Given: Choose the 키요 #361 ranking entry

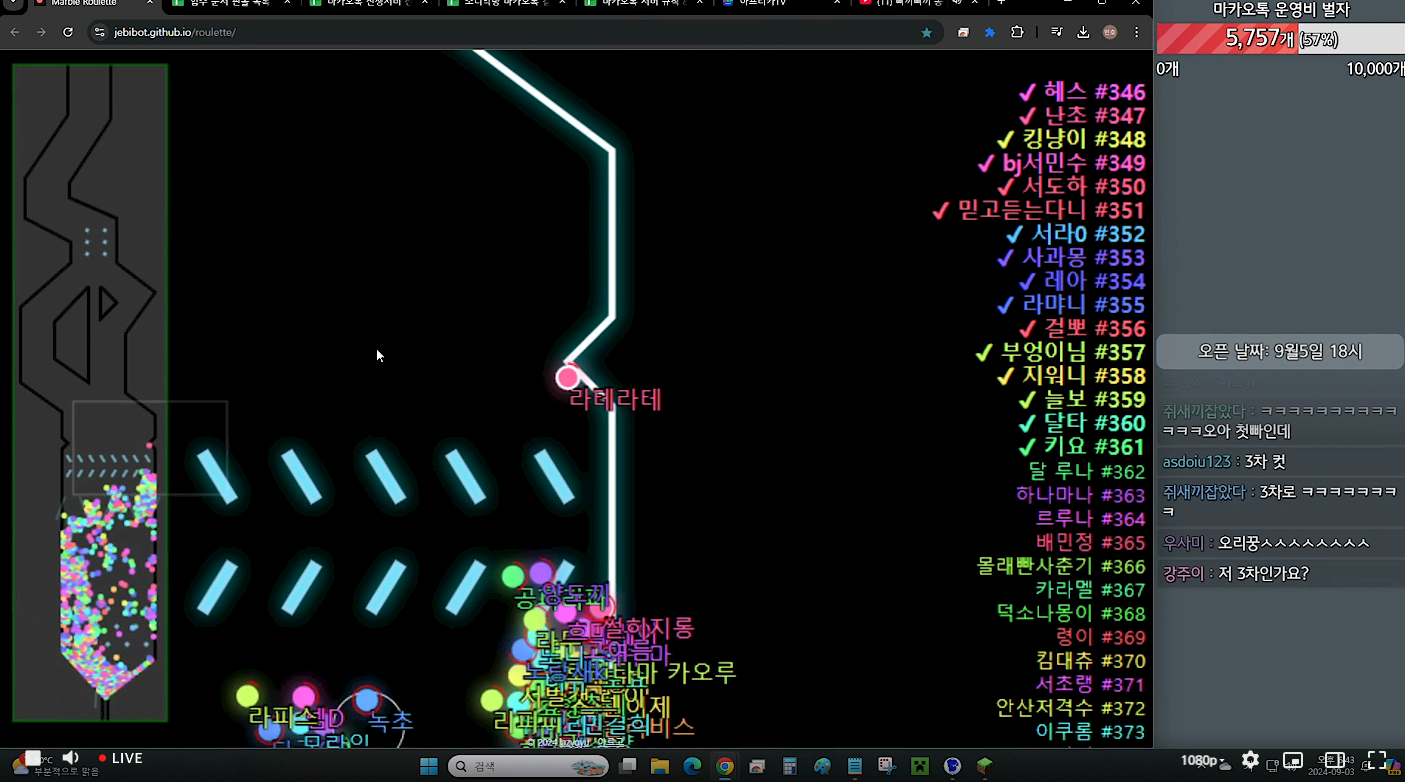Looking at the screenshot, I should click(1080, 447).
